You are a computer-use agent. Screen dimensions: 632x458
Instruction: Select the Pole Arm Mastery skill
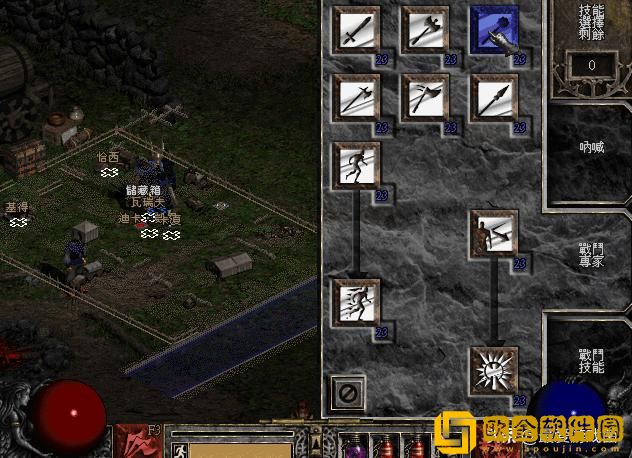[357, 98]
